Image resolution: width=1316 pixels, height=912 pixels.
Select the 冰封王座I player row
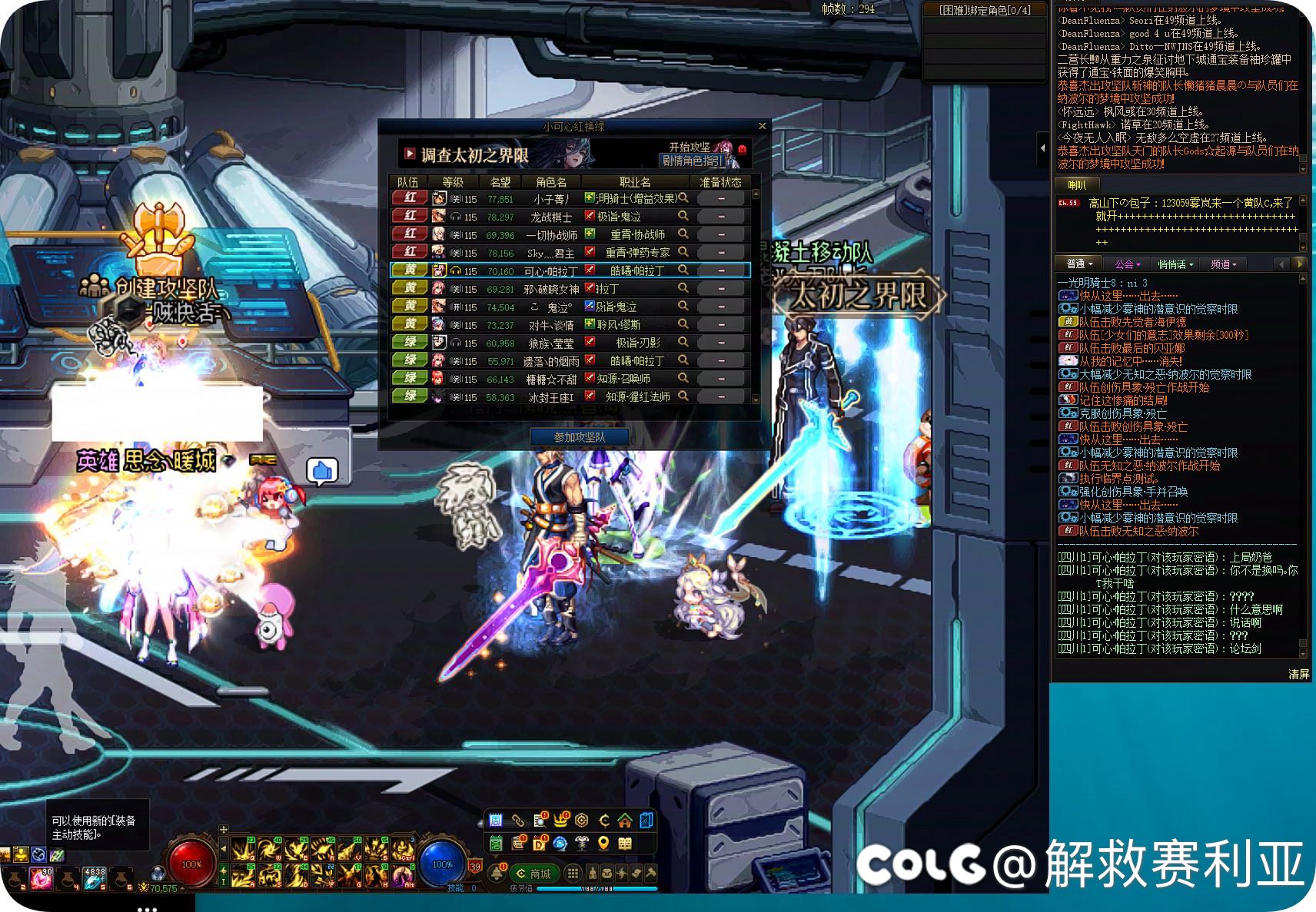(569, 396)
